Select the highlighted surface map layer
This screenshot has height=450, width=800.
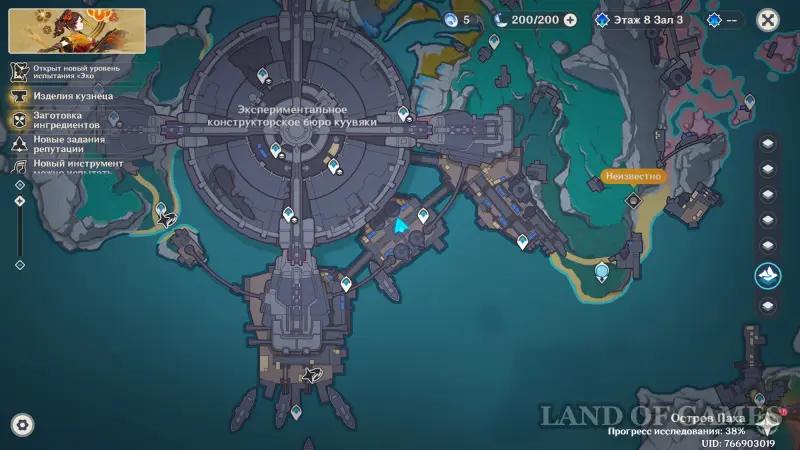click(x=767, y=273)
